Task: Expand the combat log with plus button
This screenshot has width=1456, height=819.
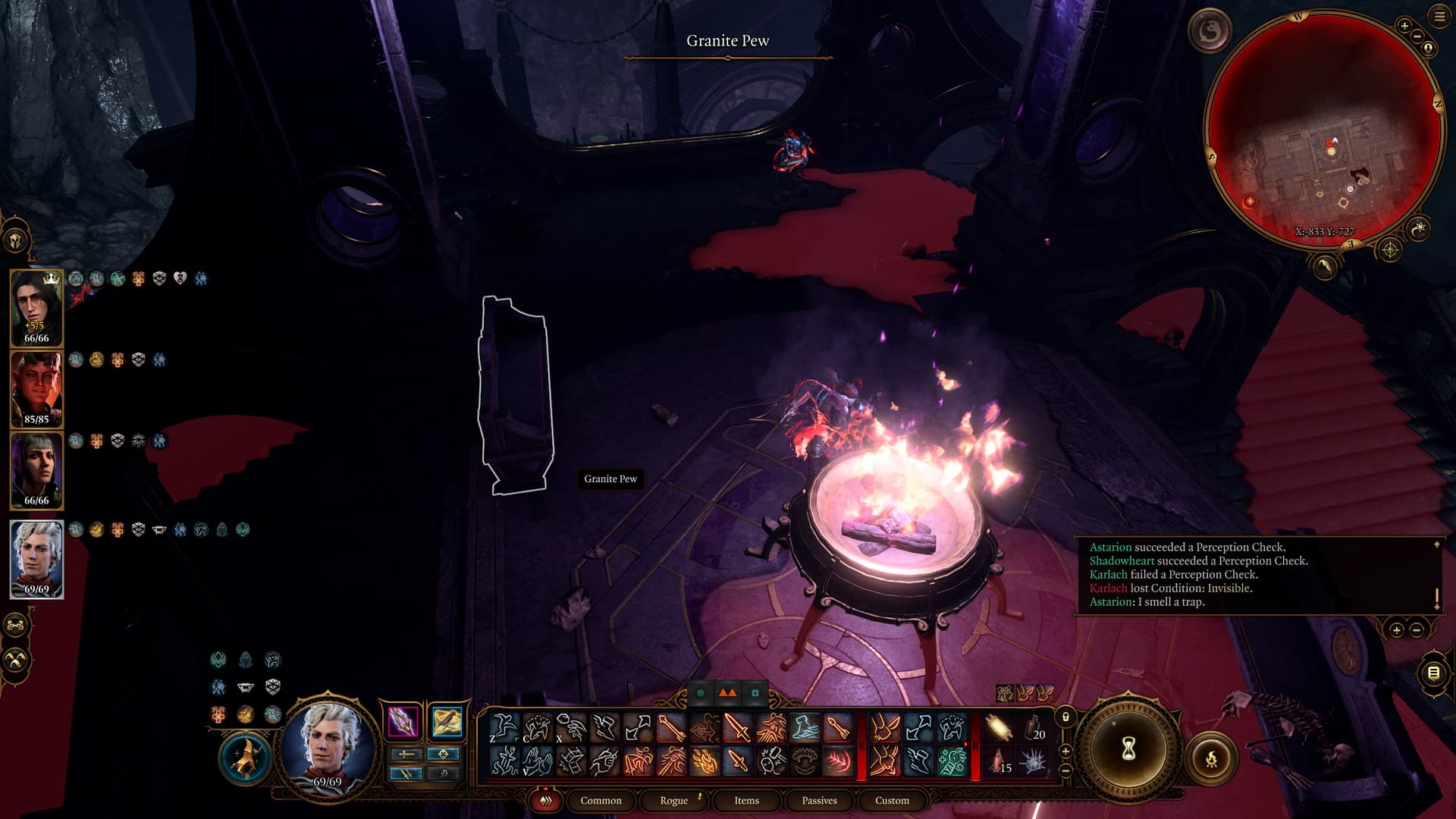Action: tap(1397, 630)
